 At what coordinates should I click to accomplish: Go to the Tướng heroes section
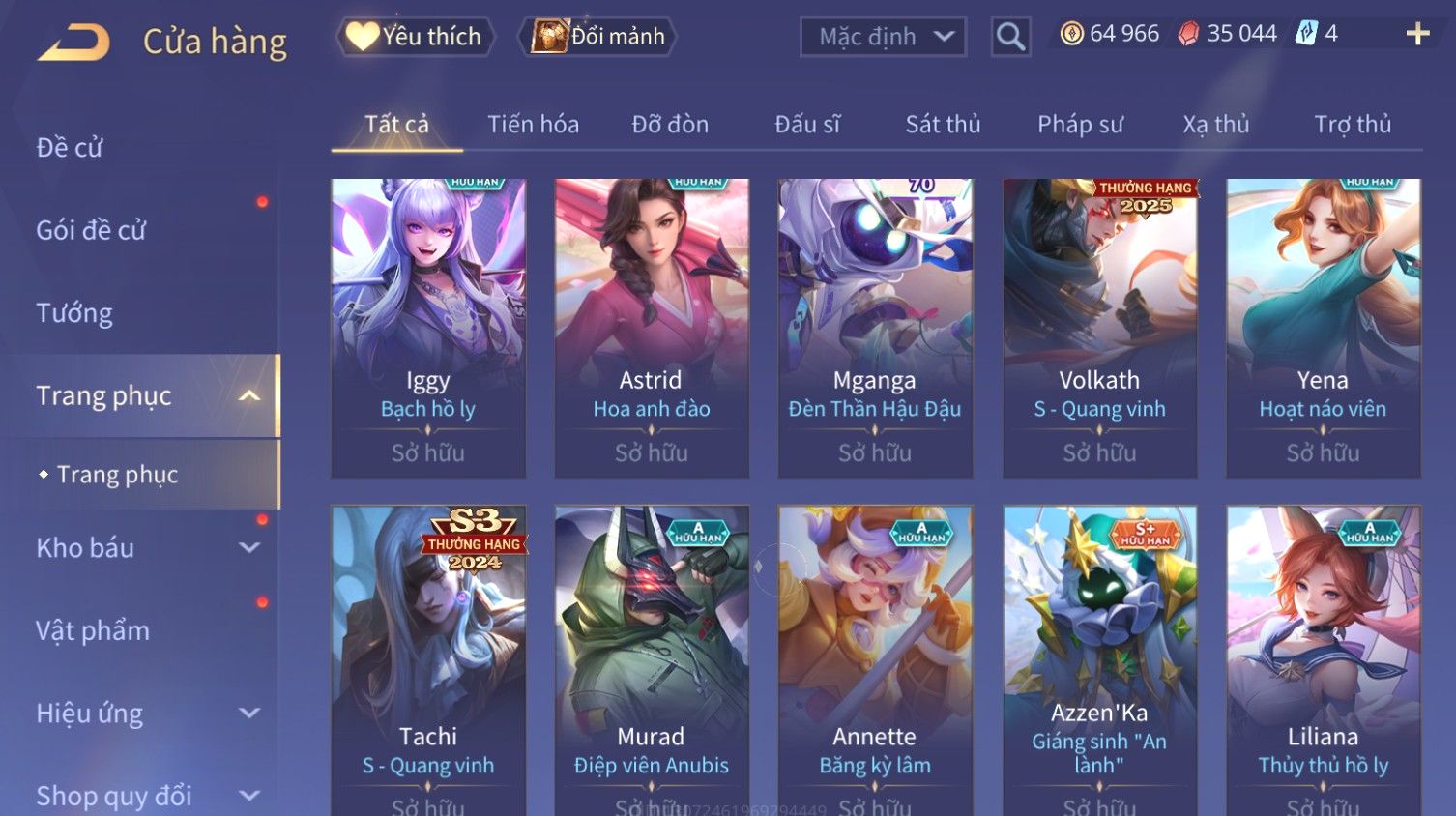tap(74, 313)
